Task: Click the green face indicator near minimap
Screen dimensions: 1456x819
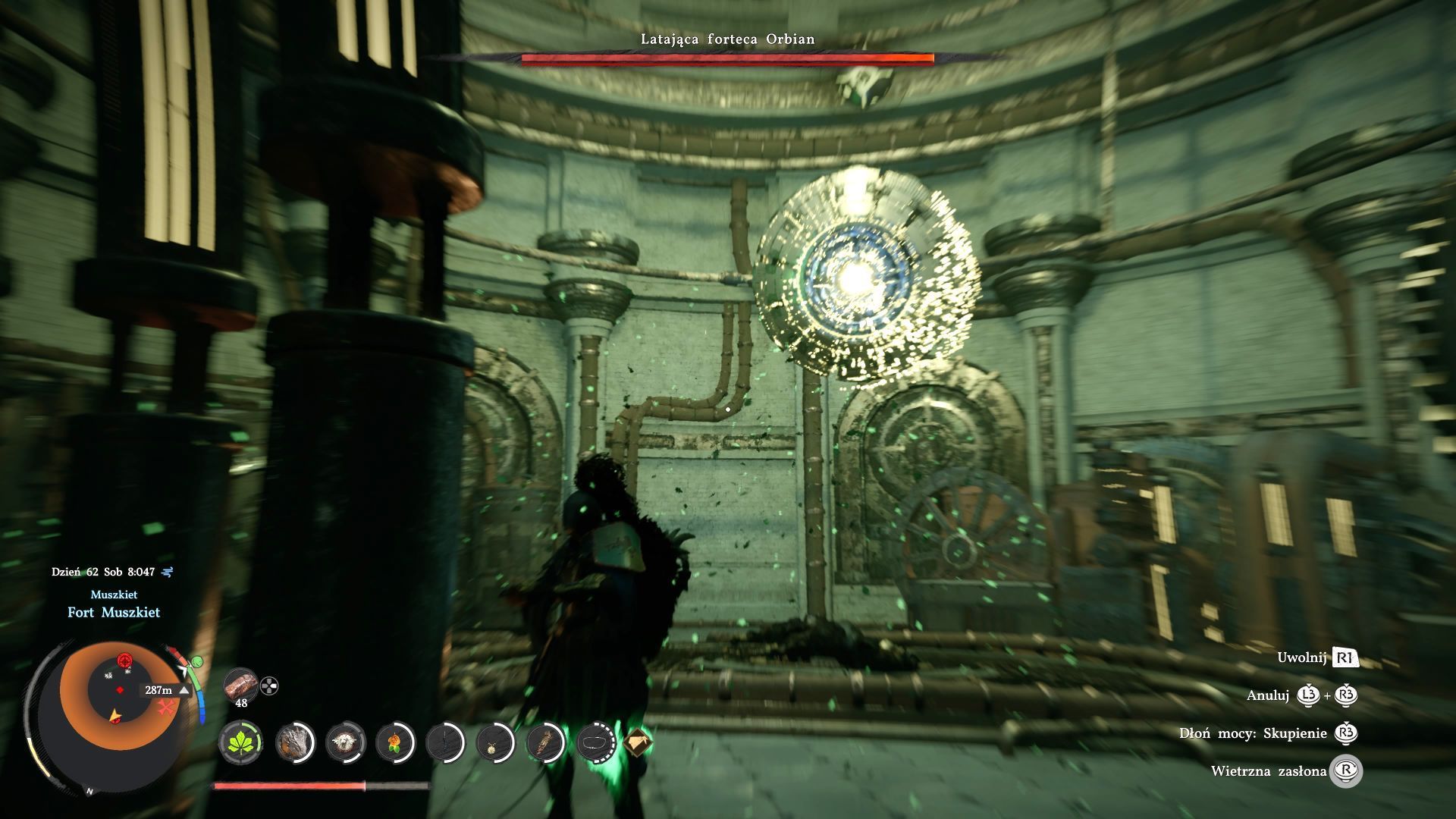Action: click(x=197, y=662)
